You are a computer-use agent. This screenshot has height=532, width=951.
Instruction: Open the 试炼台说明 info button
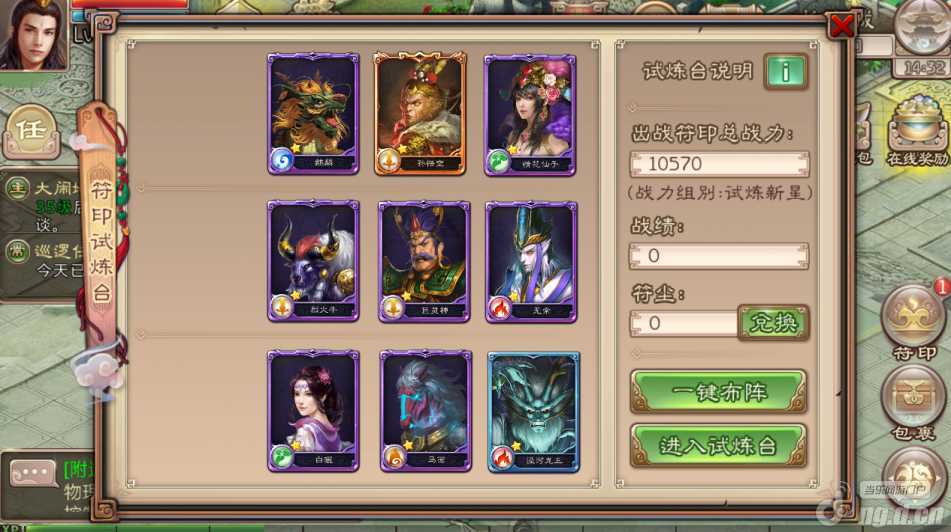point(785,72)
